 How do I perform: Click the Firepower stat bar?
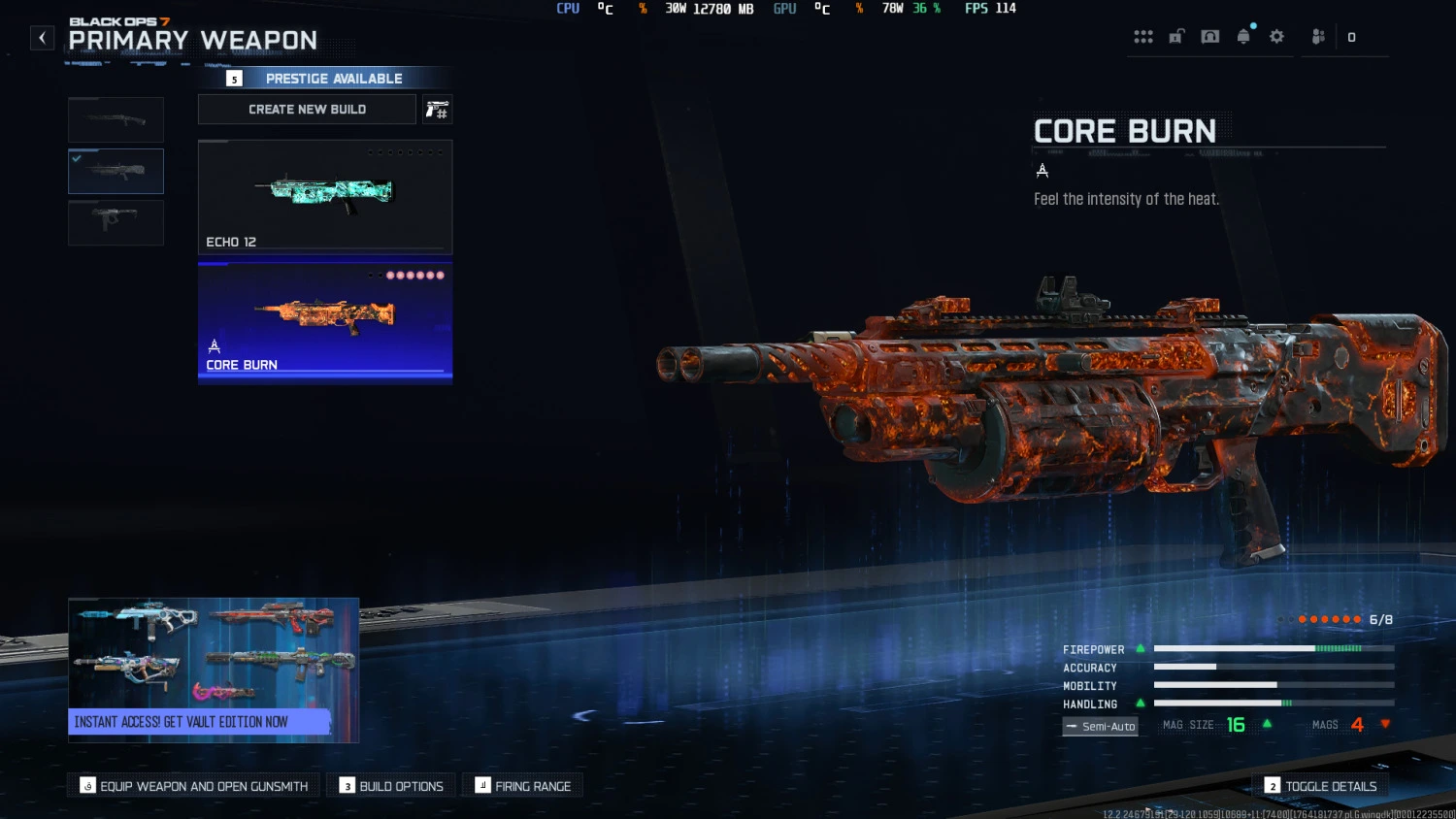click(1272, 648)
